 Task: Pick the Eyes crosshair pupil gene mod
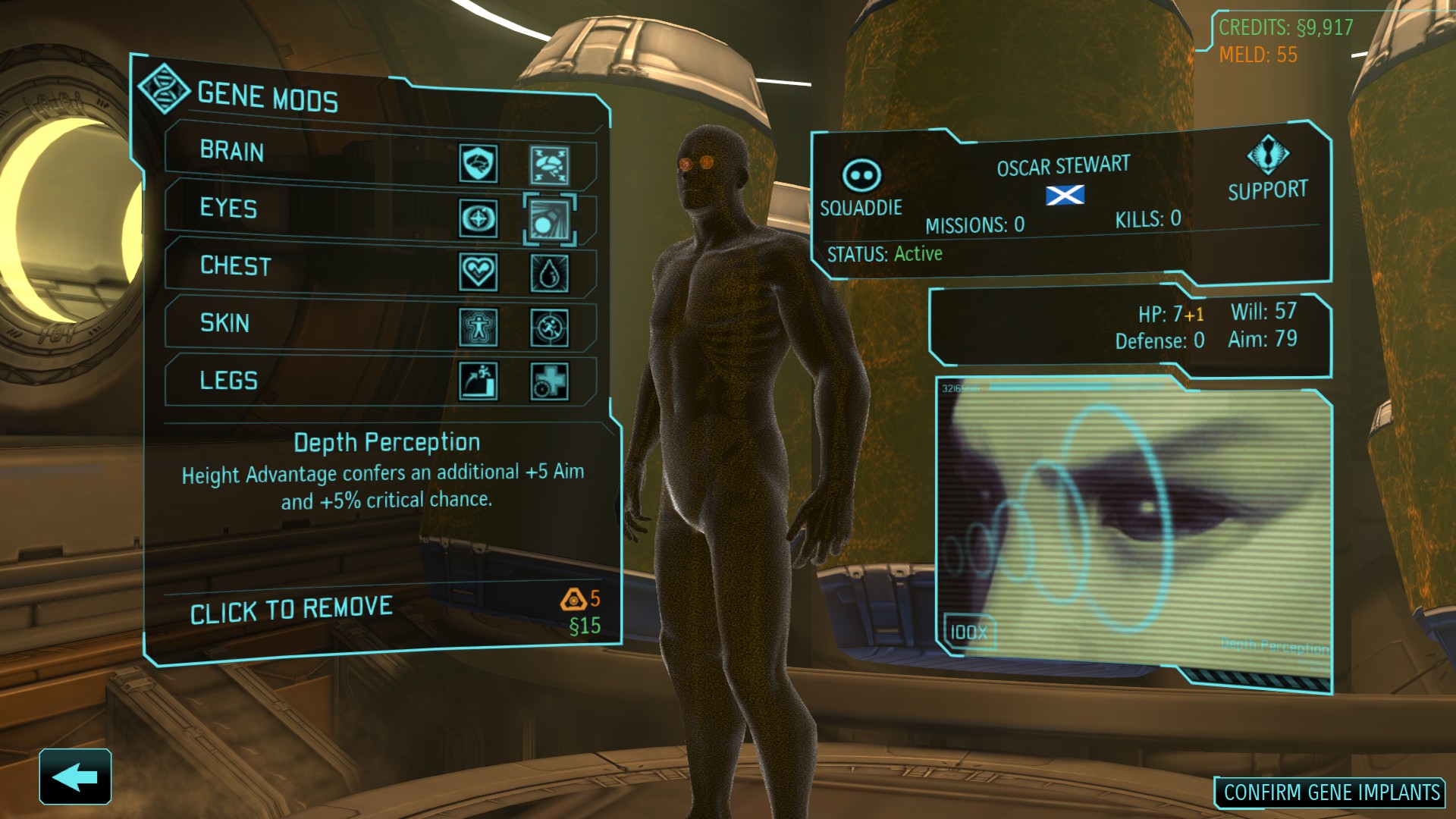[479, 219]
